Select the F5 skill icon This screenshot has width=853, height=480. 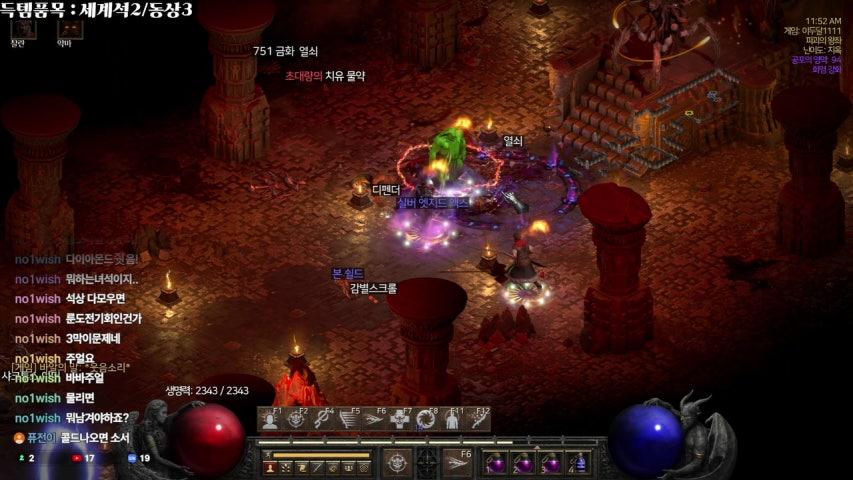(348, 419)
